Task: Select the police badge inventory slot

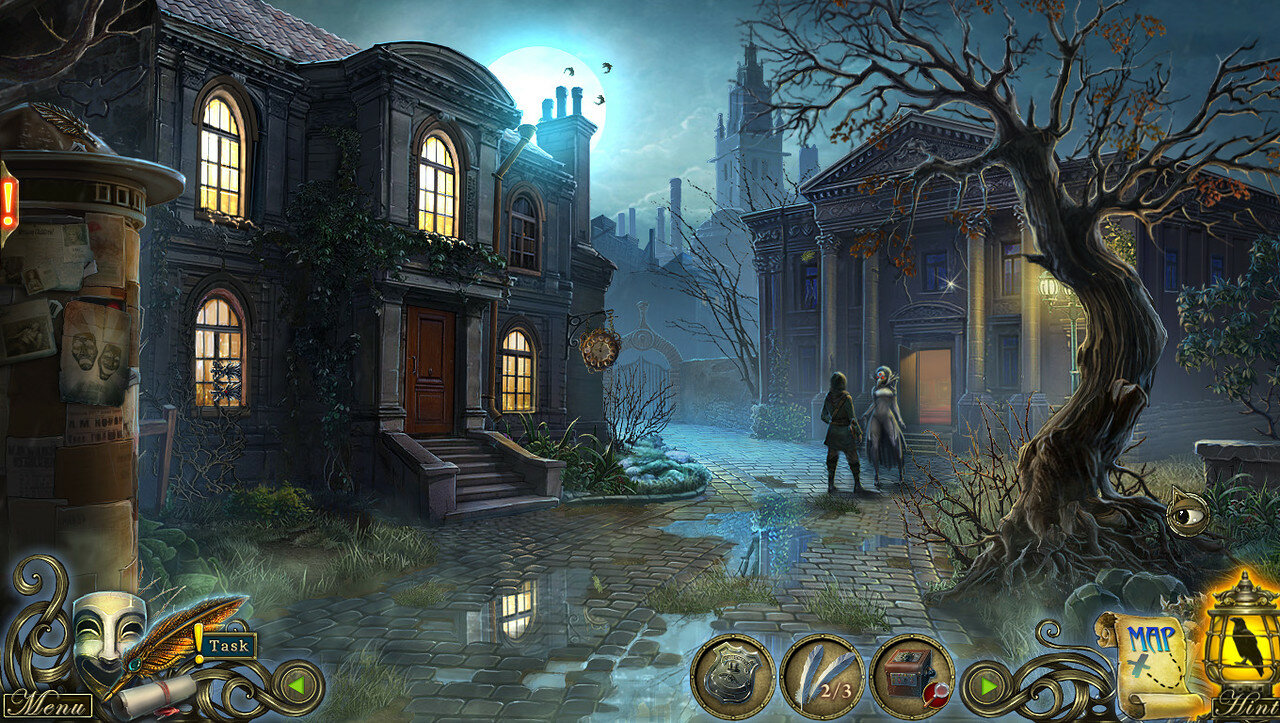Action: click(733, 677)
